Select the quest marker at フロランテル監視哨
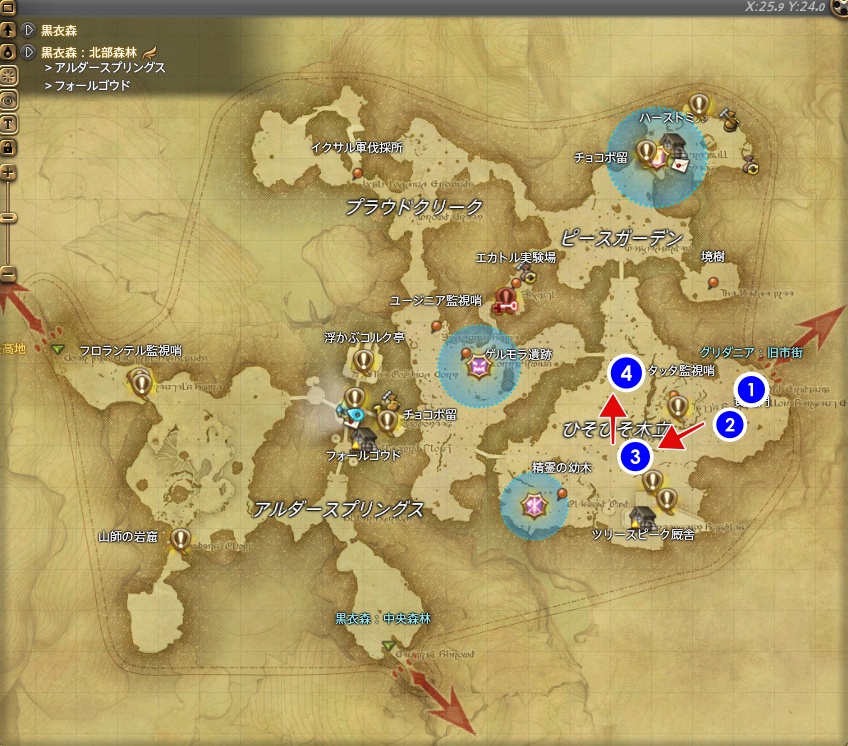The height and width of the screenshot is (746, 848). coord(141,381)
